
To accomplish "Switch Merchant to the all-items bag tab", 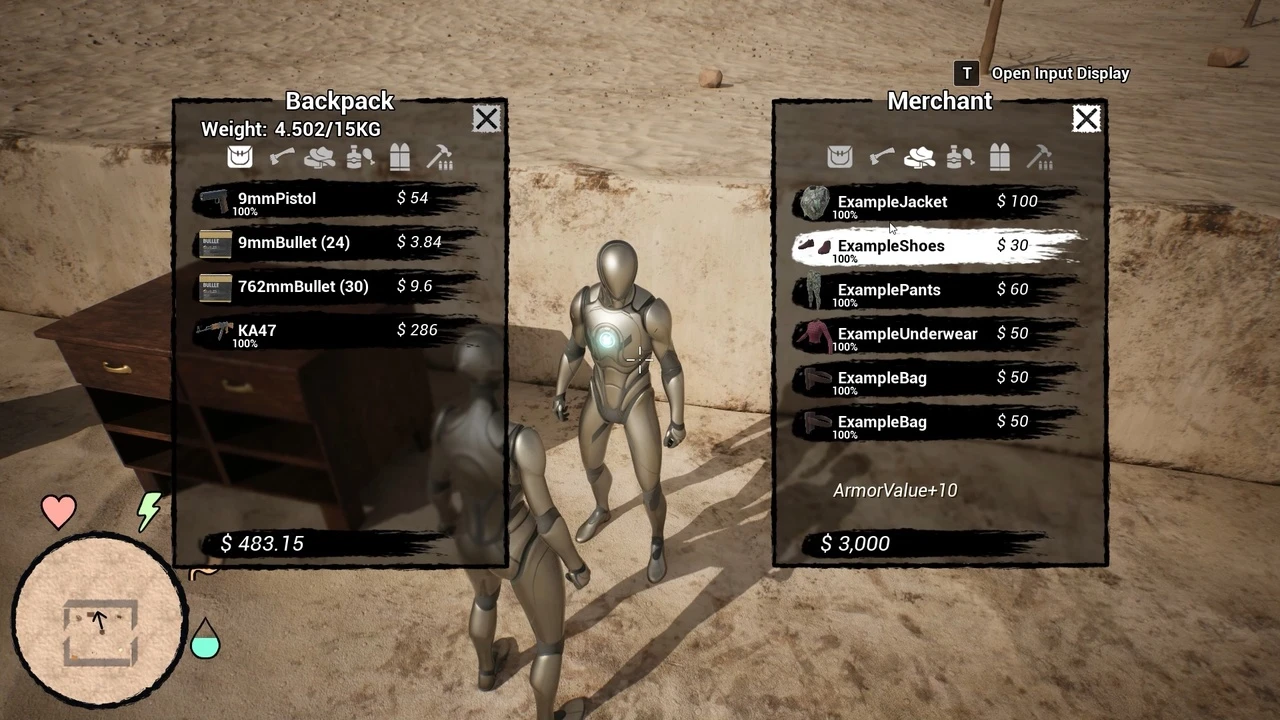I will [840, 157].
